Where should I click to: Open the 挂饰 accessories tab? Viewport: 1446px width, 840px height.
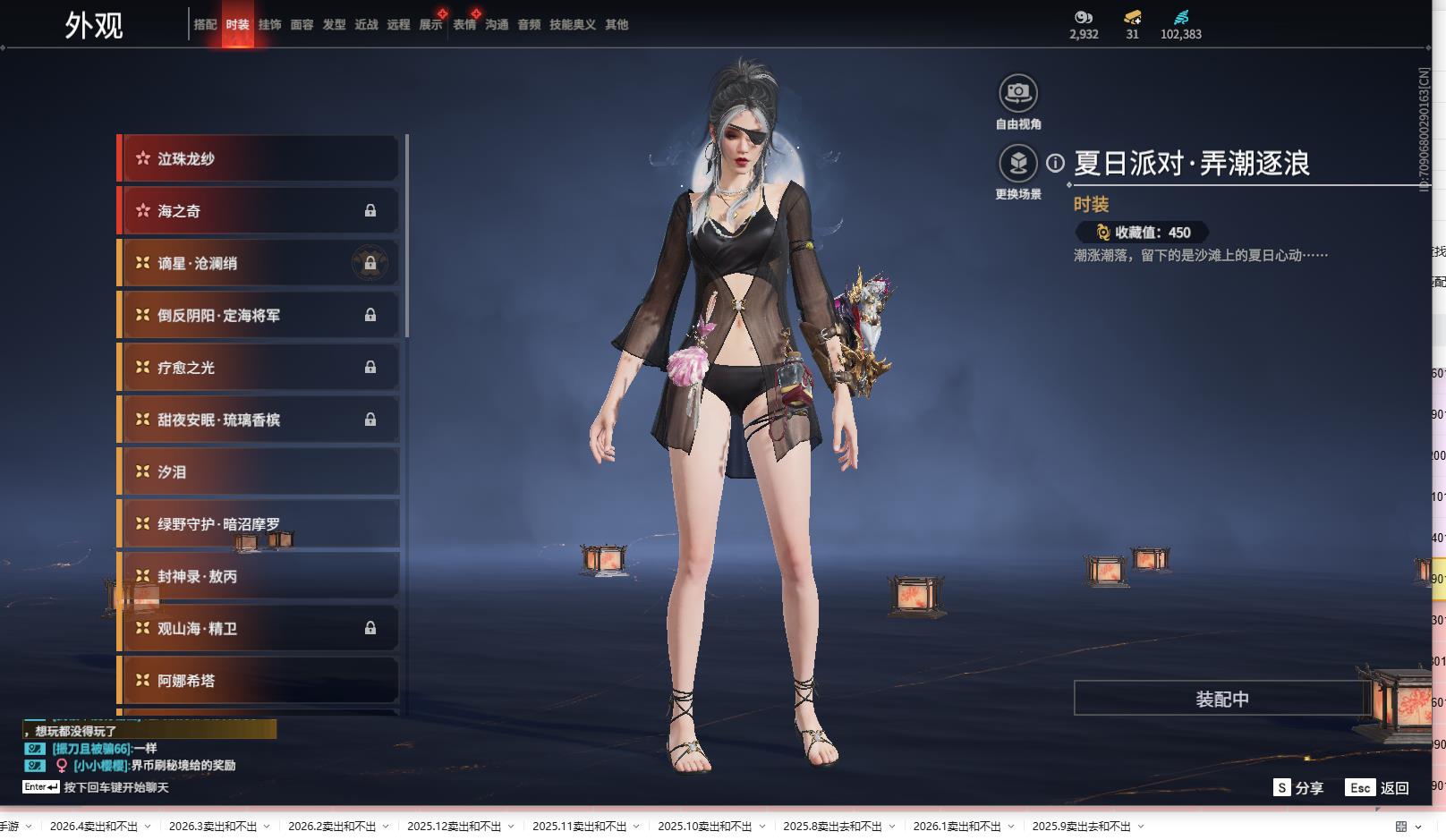coord(269,25)
